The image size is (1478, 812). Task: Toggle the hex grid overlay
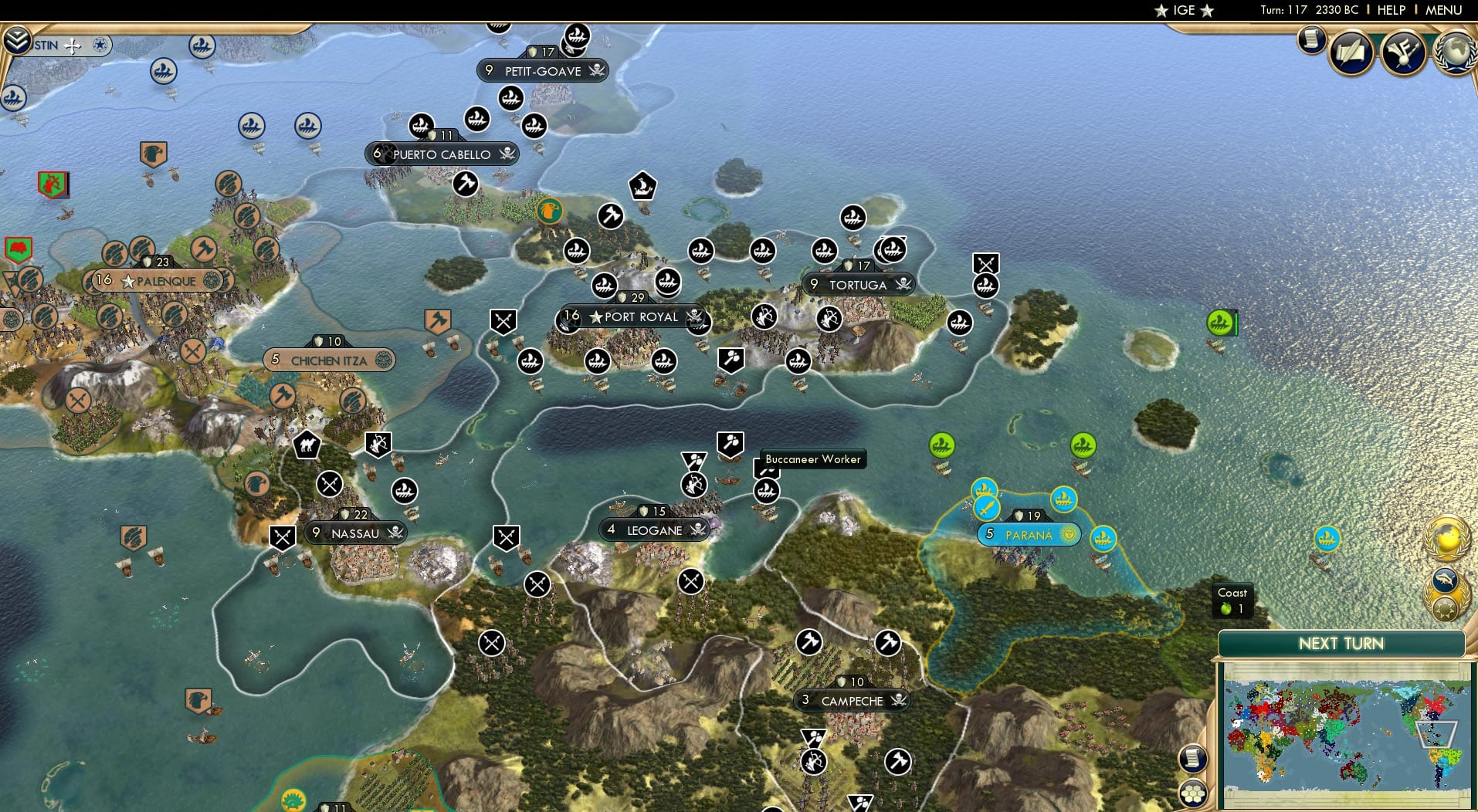coord(1192,793)
